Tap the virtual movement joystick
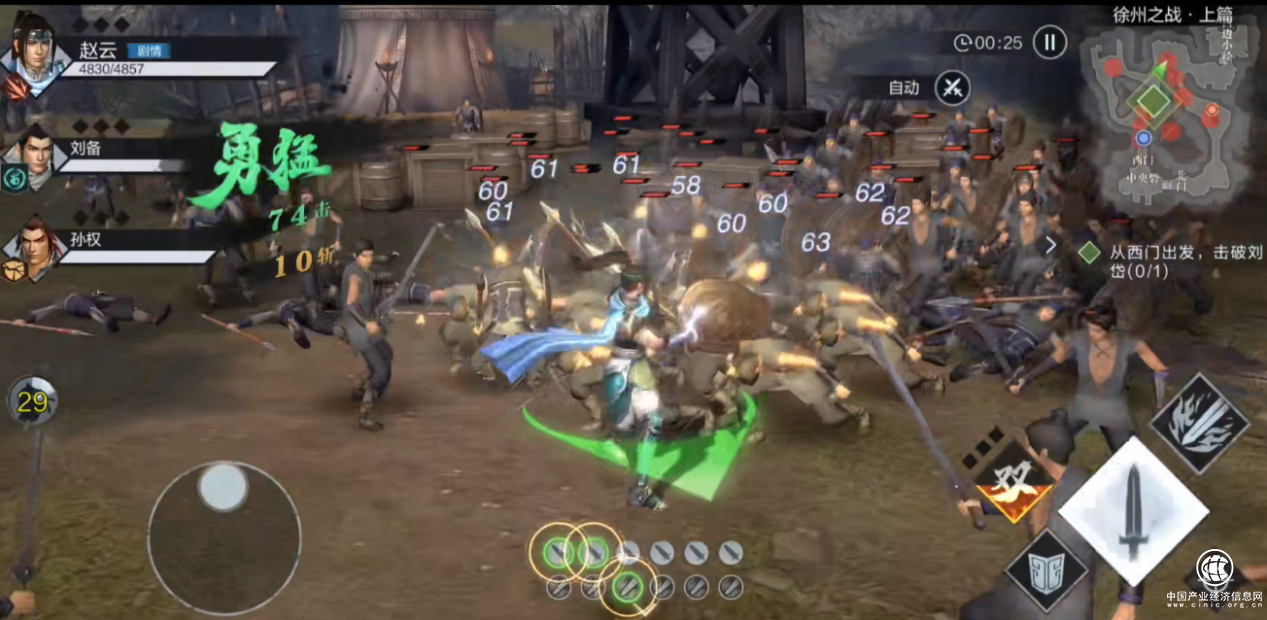Image resolution: width=1267 pixels, height=620 pixels. pos(224,537)
